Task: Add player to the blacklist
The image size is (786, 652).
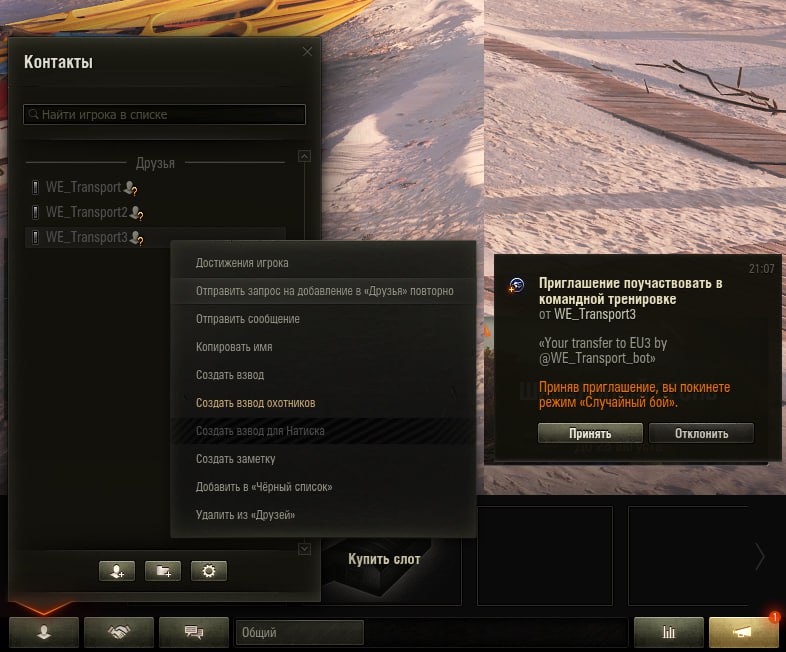Action: [x=264, y=487]
